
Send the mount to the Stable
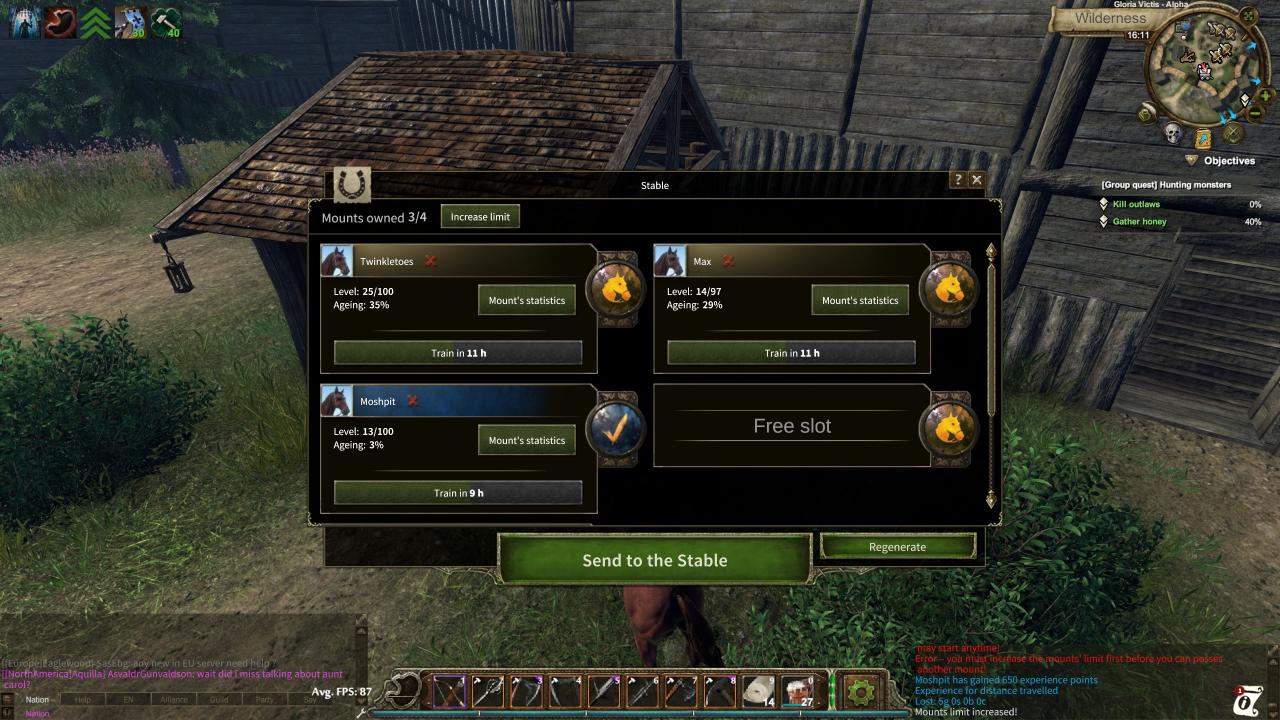coord(654,560)
